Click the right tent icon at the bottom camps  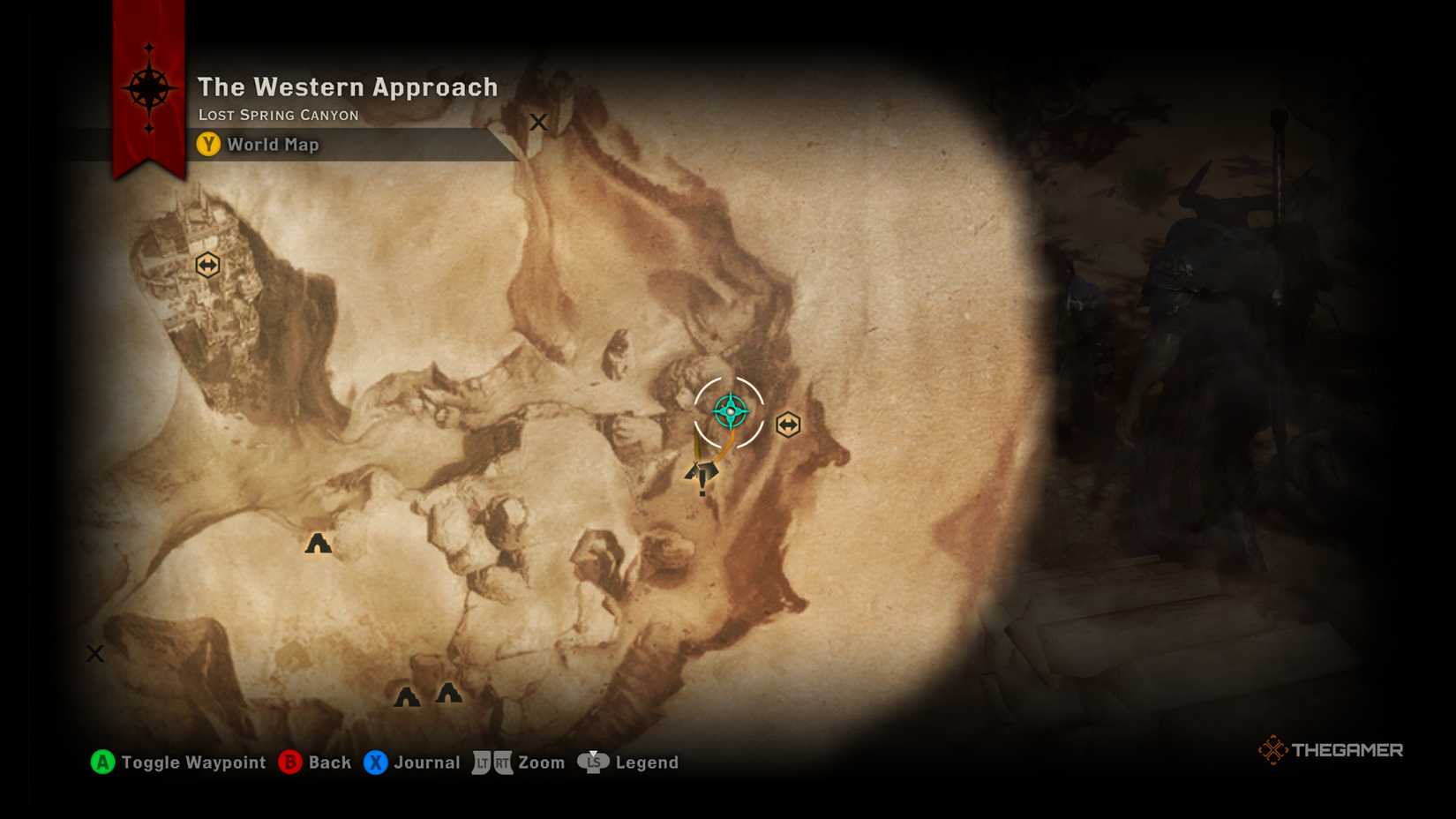448,695
